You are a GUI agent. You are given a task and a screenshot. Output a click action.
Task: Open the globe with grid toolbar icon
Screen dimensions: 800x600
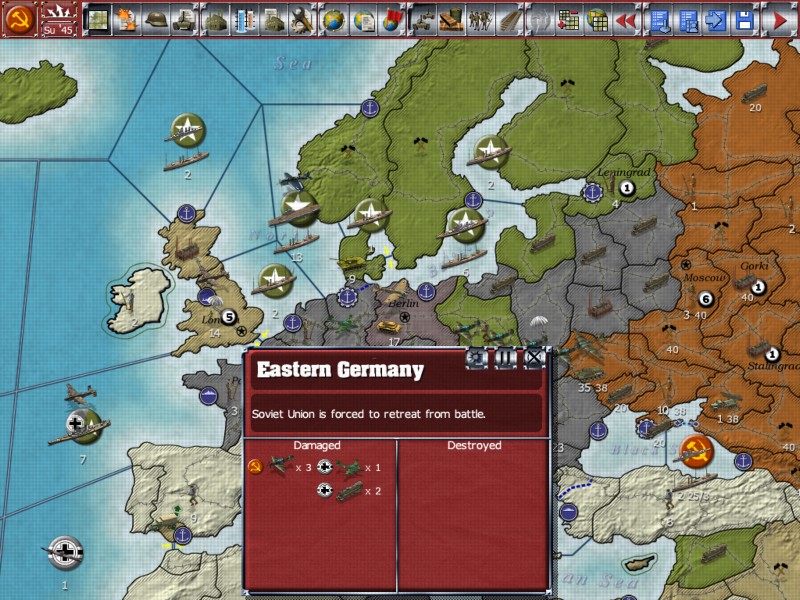tap(598, 18)
